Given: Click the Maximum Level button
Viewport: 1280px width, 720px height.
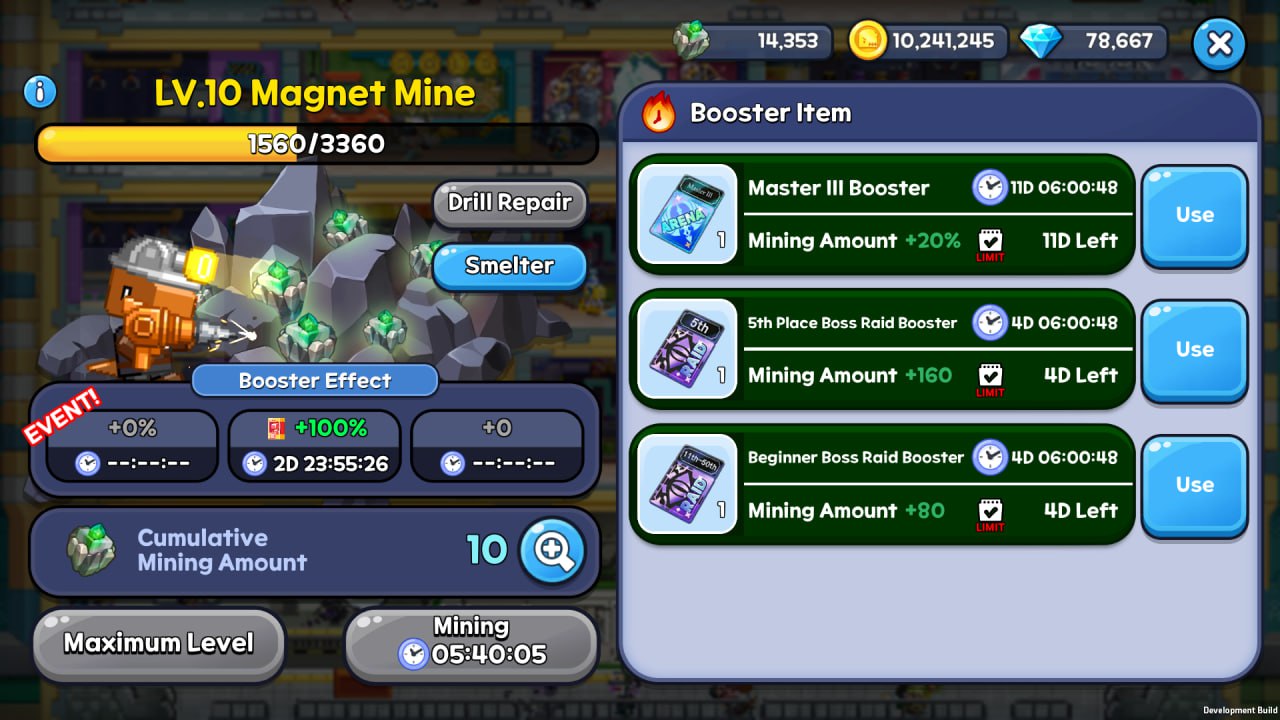Looking at the screenshot, I should (159, 643).
